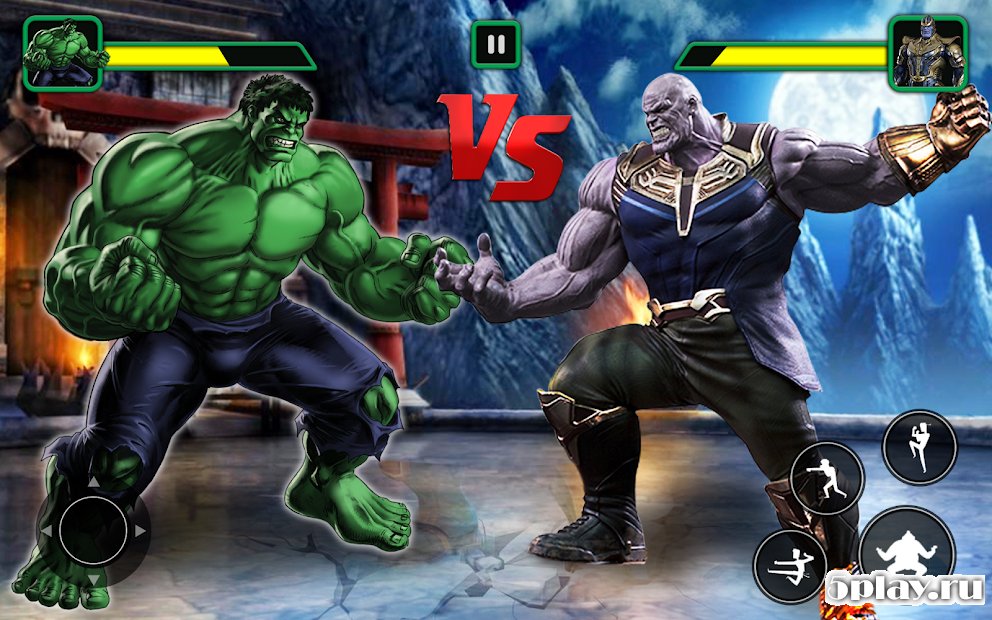Tap the joystick's left arrow

click(x=45, y=530)
